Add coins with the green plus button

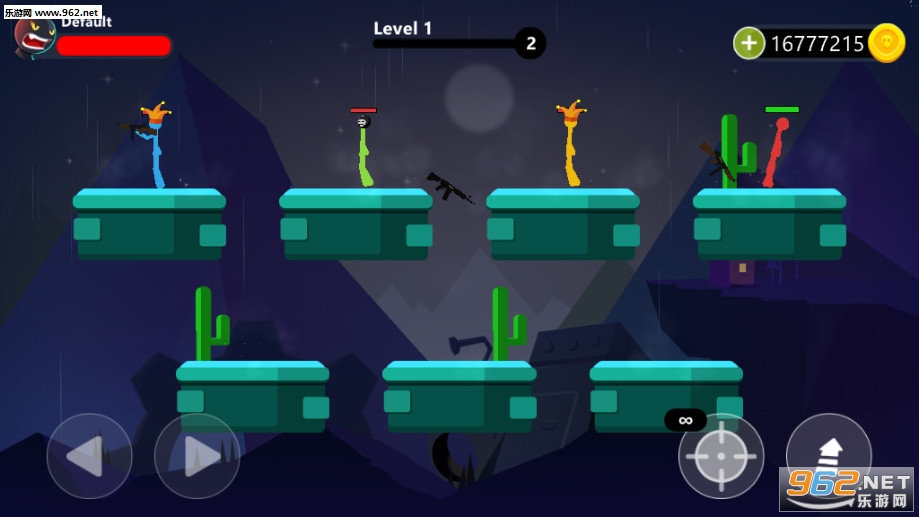[x=749, y=43]
